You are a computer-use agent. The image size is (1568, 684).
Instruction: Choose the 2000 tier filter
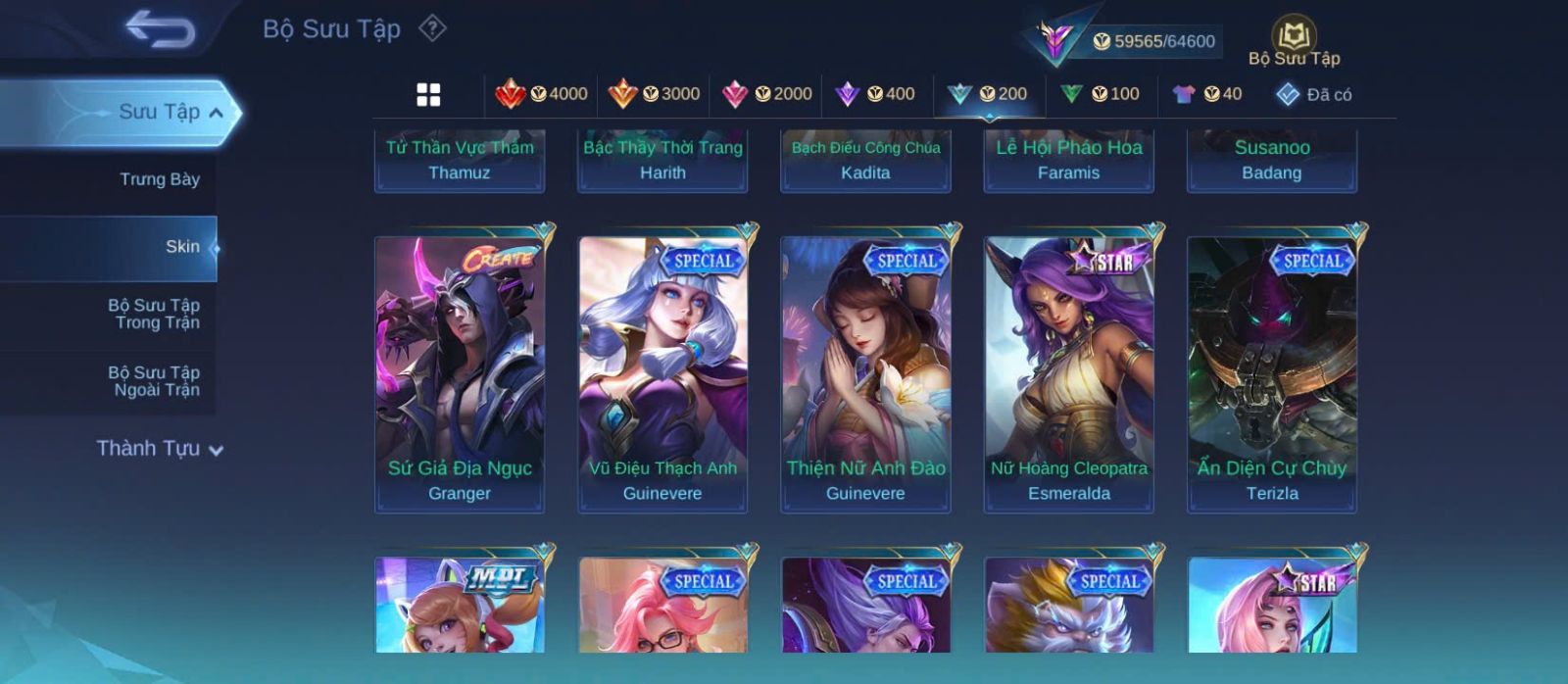click(766, 94)
